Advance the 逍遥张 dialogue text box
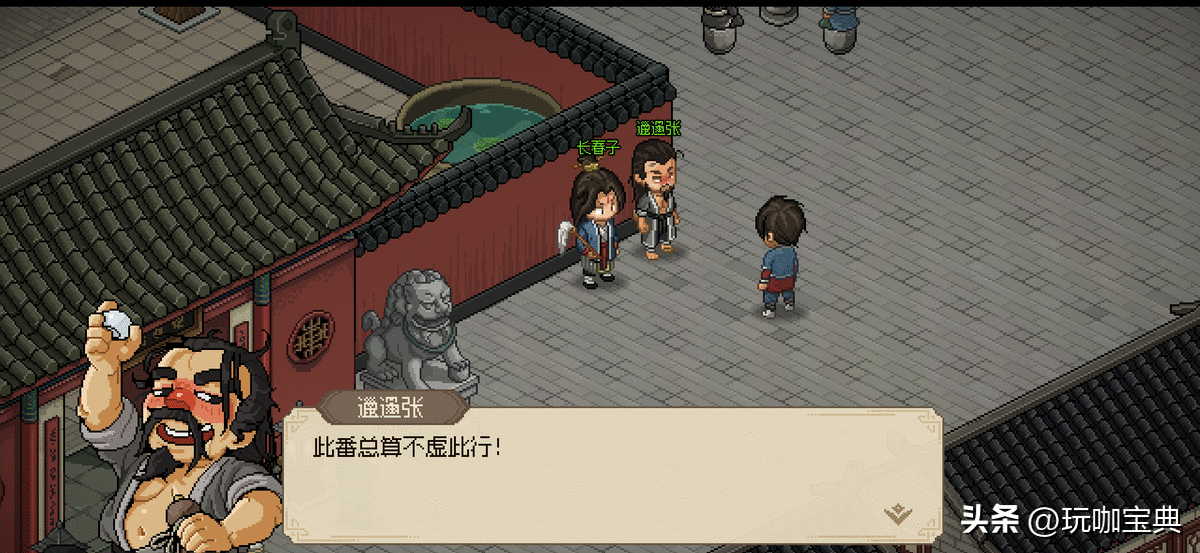 tap(612, 470)
